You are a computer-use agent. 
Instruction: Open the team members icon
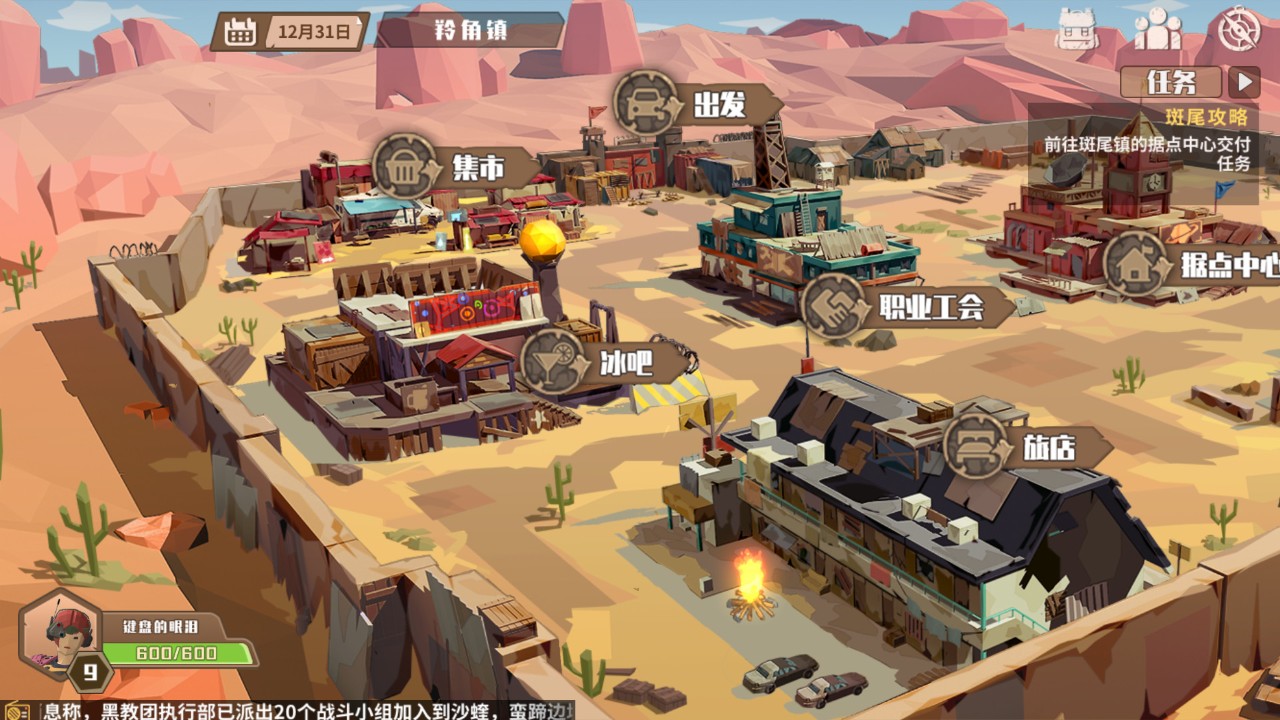tap(1158, 29)
